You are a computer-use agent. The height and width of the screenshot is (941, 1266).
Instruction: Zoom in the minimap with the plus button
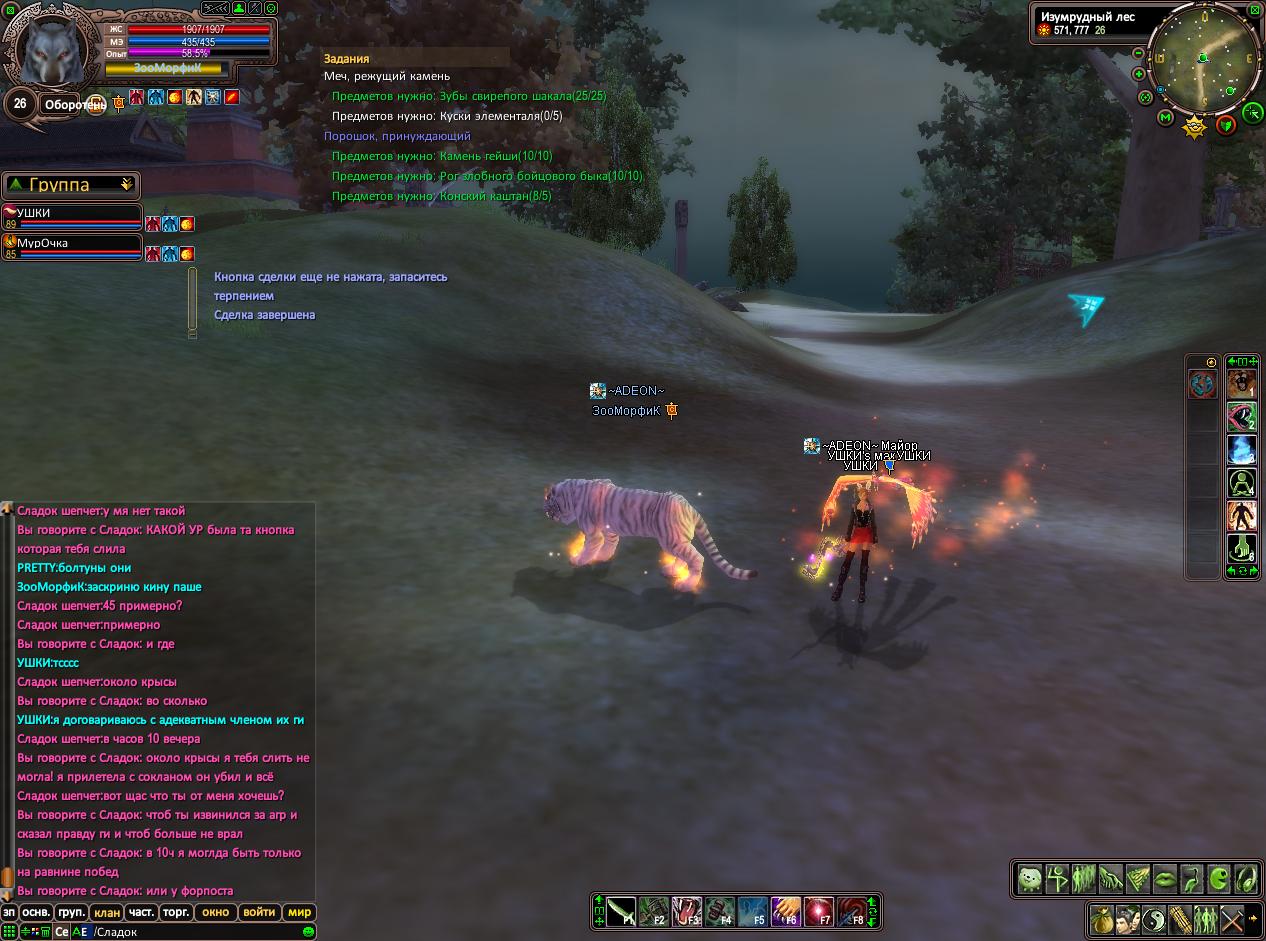point(1139,74)
